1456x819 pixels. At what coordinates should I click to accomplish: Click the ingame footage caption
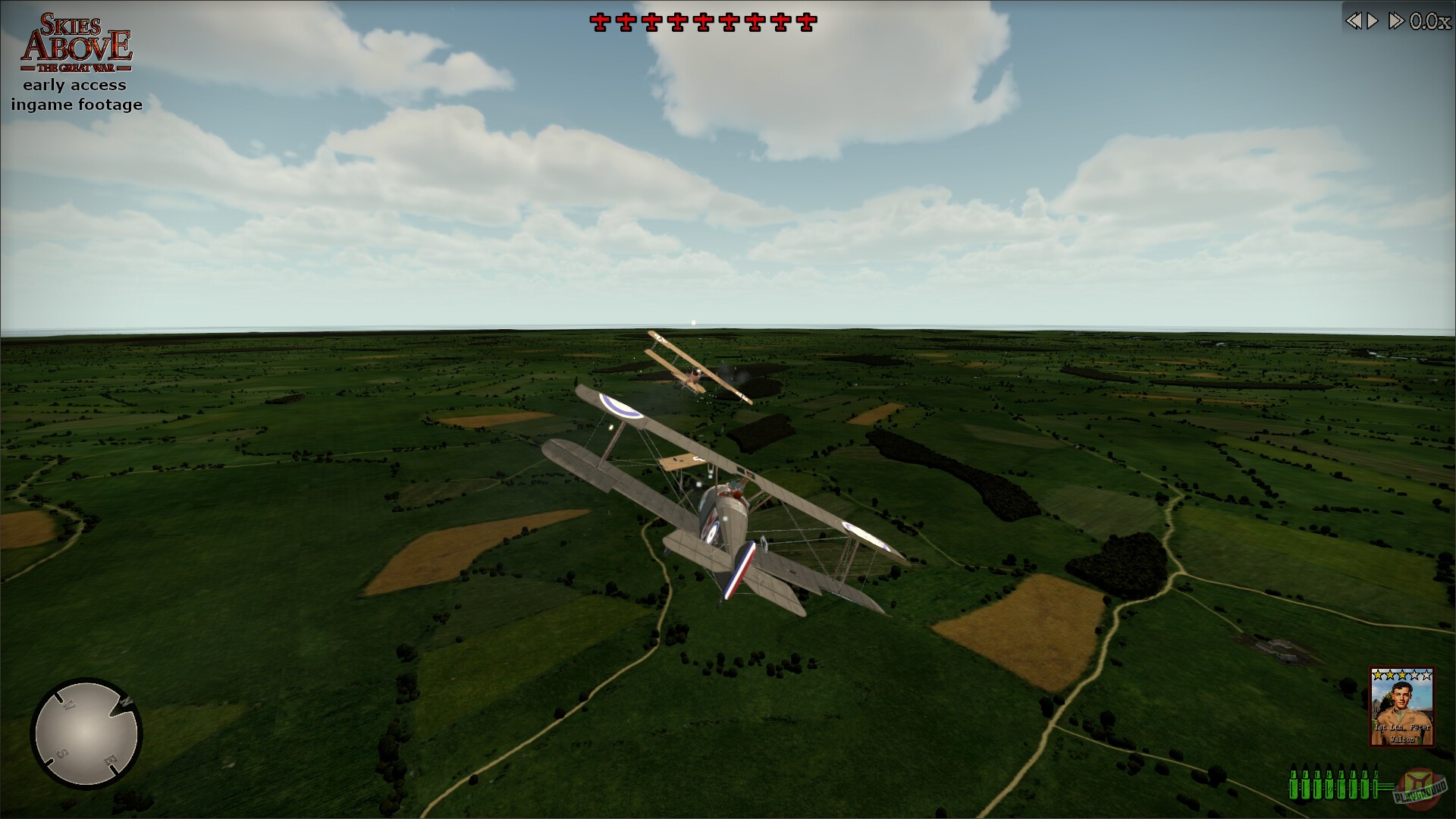(x=75, y=105)
